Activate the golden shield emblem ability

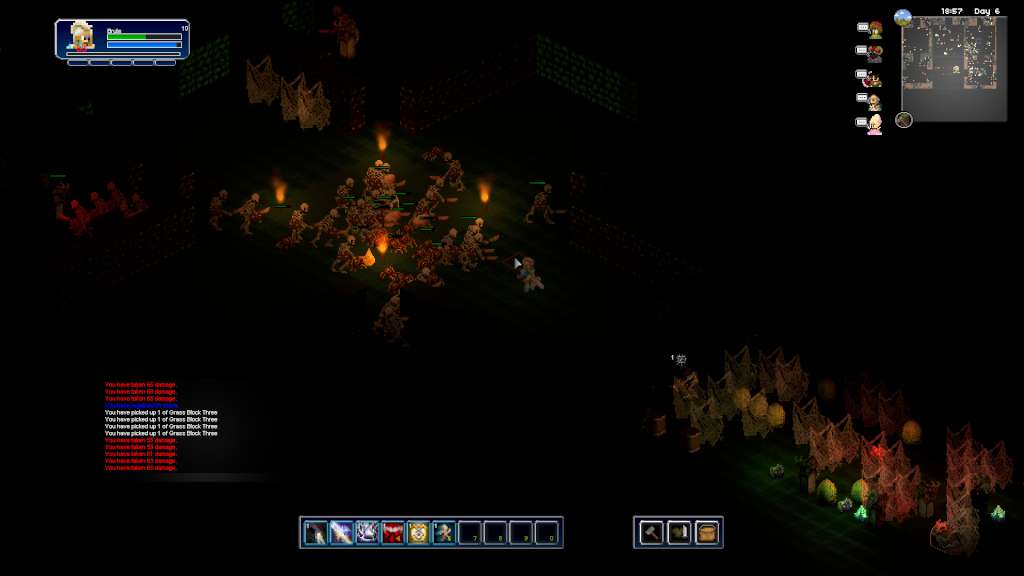point(418,532)
